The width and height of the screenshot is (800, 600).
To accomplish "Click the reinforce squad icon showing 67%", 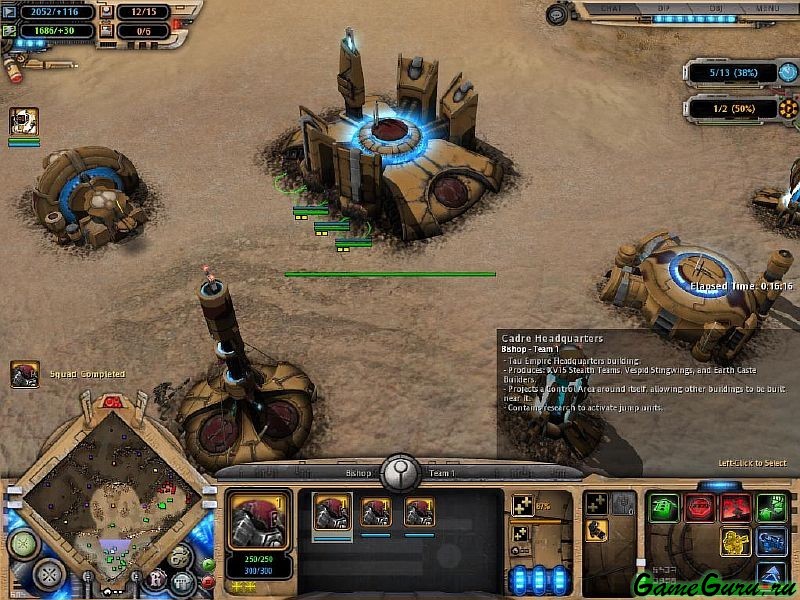I will tap(523, 506).
